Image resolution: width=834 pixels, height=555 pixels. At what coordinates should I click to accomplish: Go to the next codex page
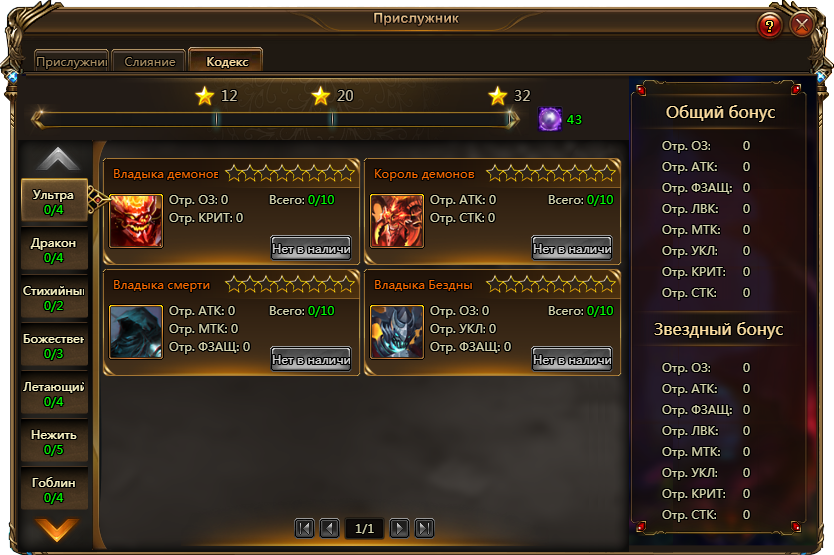399,528
